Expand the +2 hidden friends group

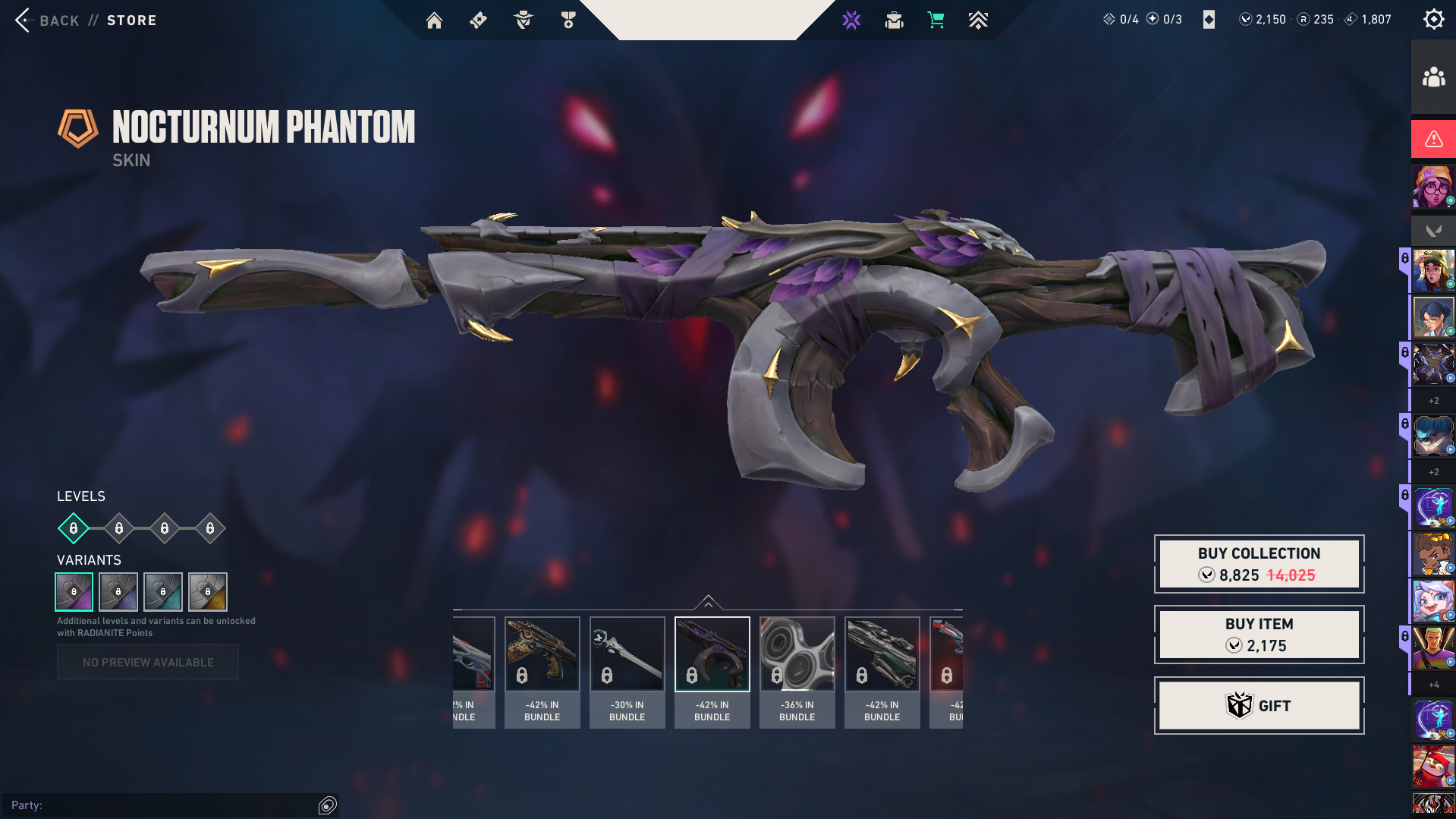tap(1432, 399)
